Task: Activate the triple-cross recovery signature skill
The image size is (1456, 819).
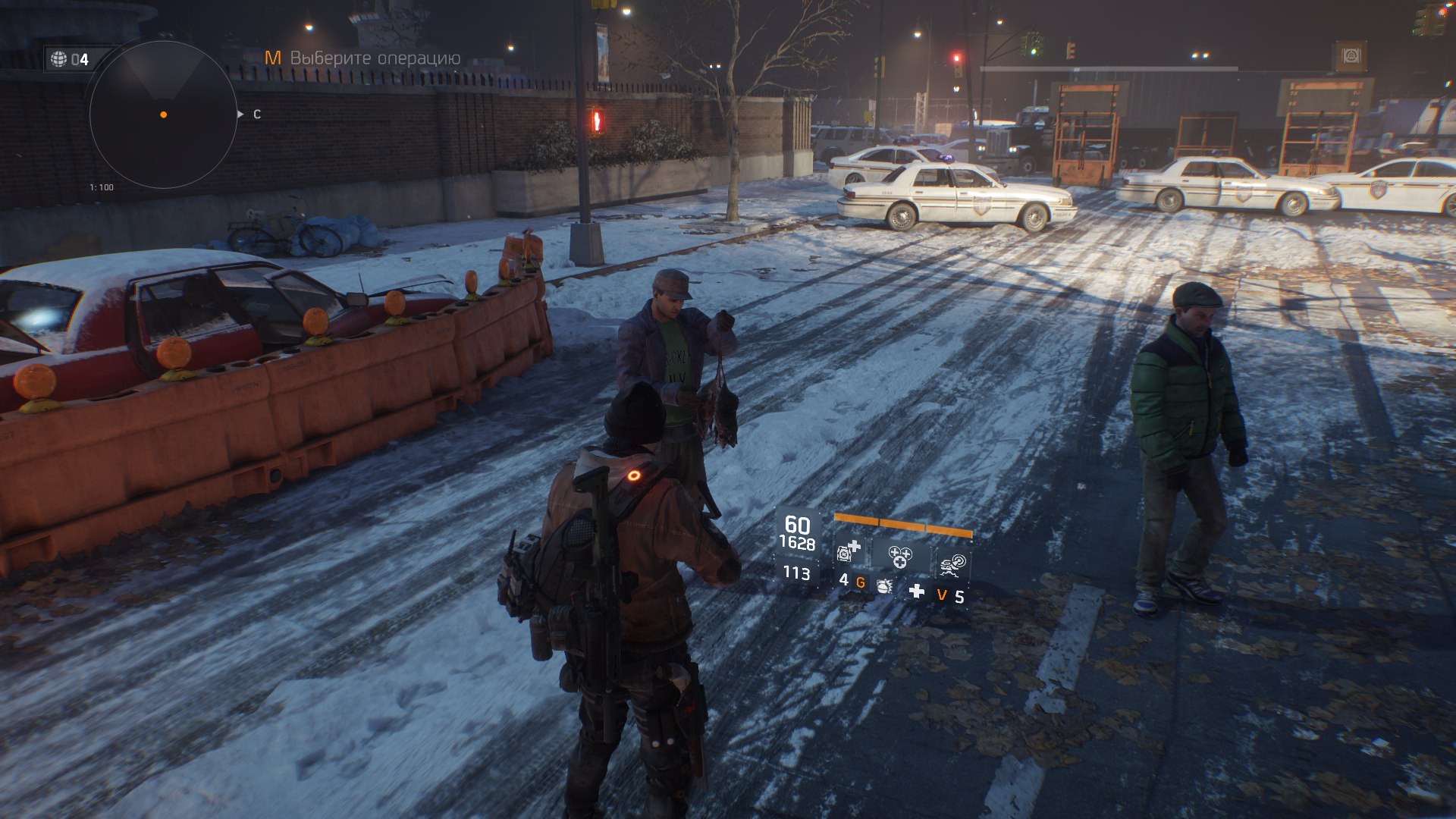Action: [x=900, y=557]
